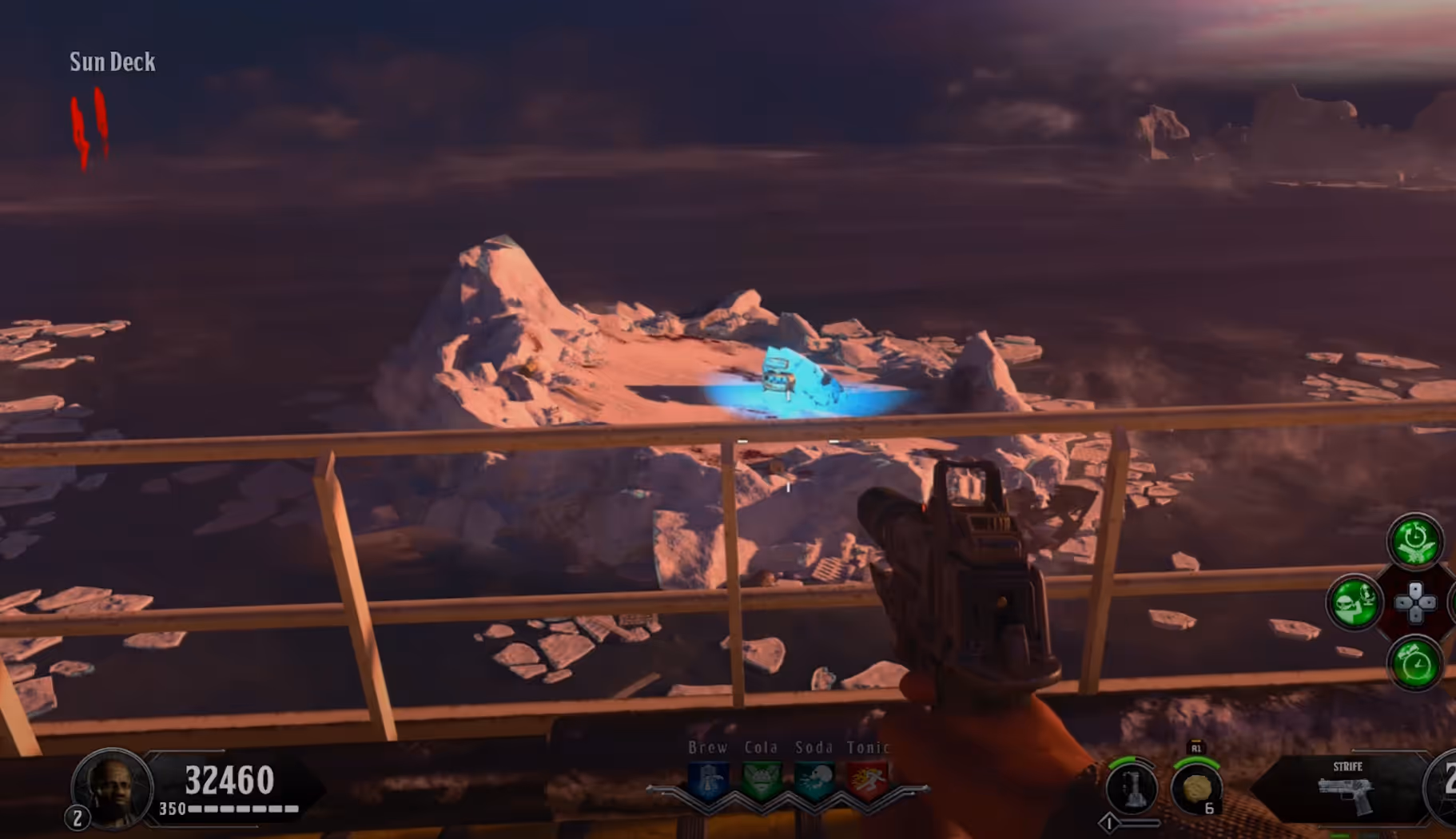
Task: Activate the bottom alarm clock elixir
Action: point(1415,663)
